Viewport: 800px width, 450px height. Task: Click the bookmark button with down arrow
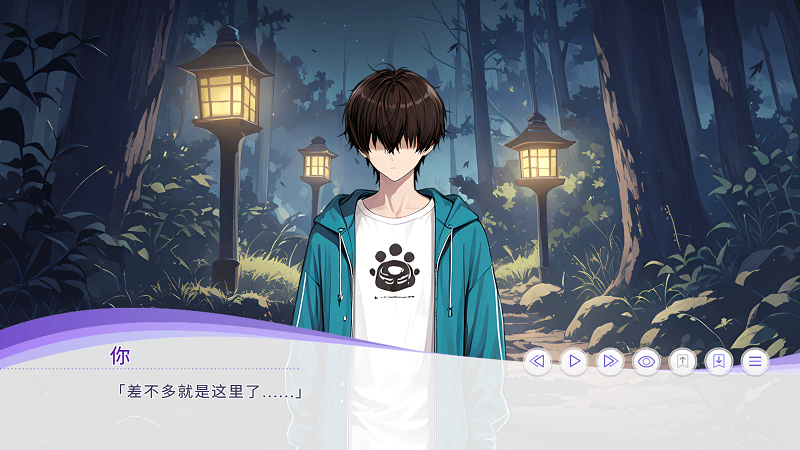[718, 361]
